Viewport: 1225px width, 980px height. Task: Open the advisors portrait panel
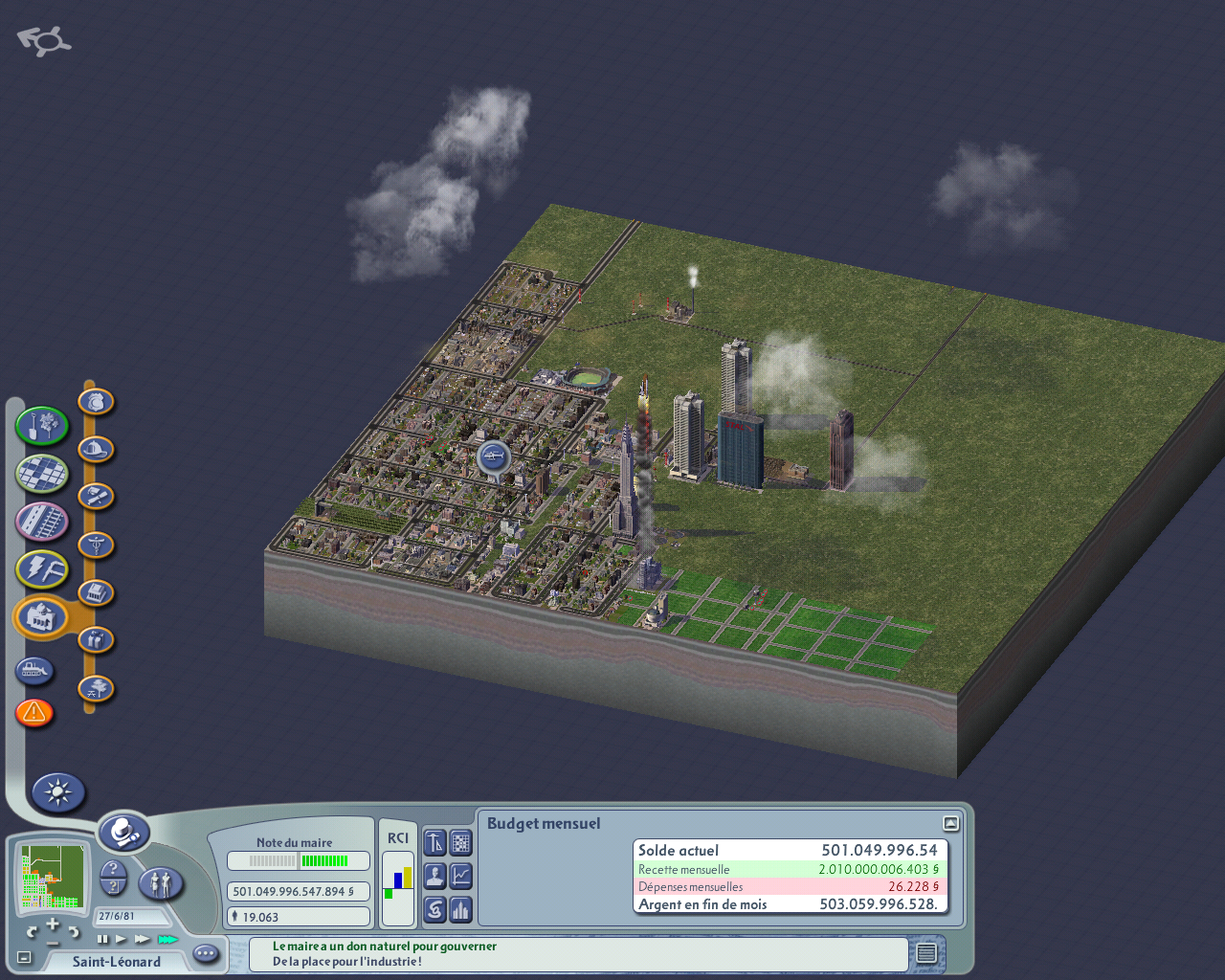[x=434, y=876]
